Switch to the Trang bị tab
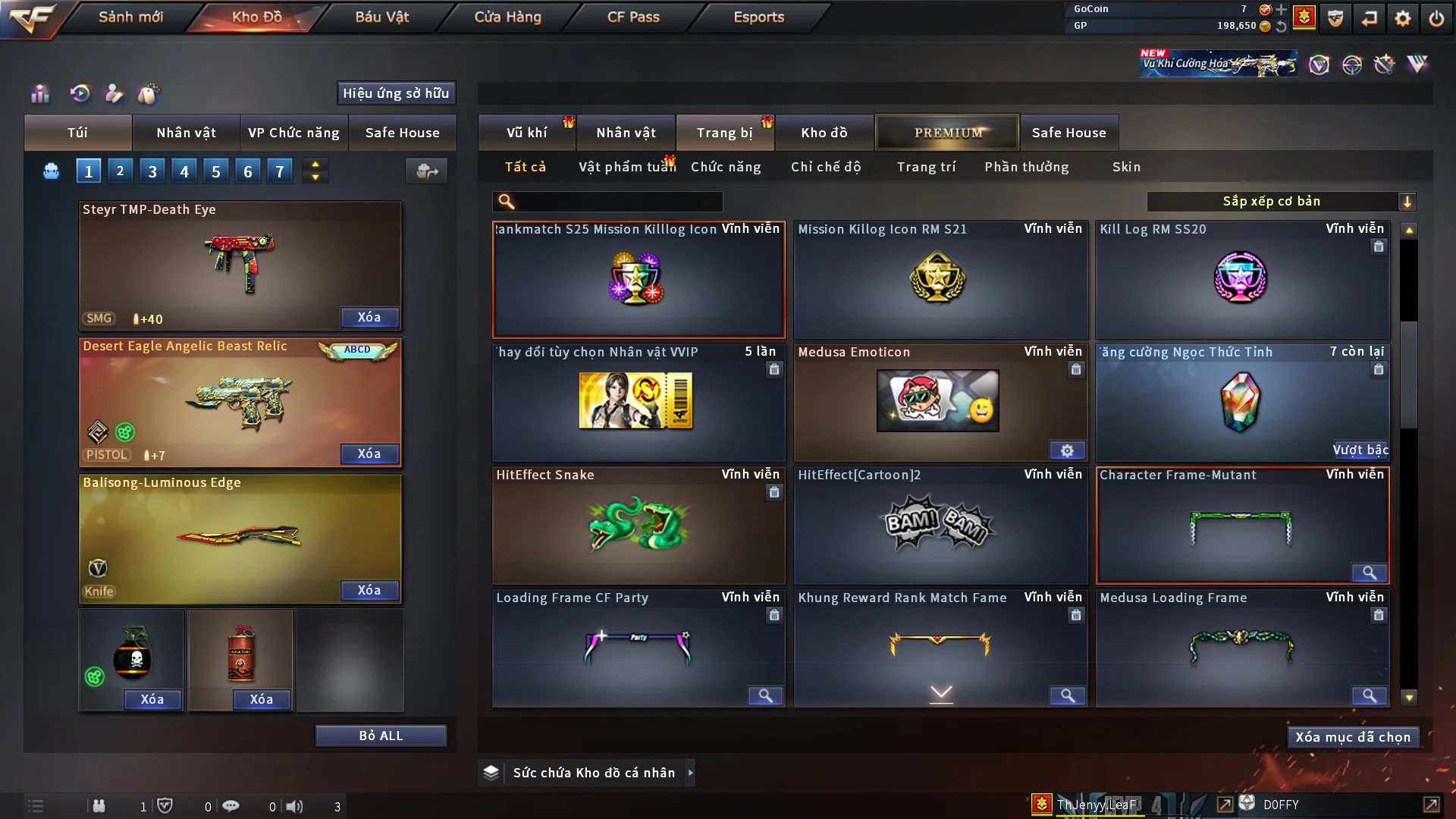The image size is (1456, 819). click(724, 133)
